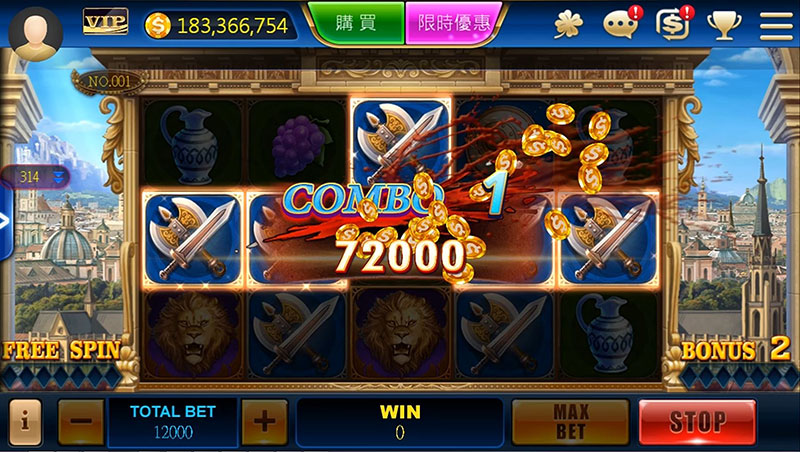Viewport: 800px width, 452px height.
Task: Show the trophy leaderboard
Action: 724,24
